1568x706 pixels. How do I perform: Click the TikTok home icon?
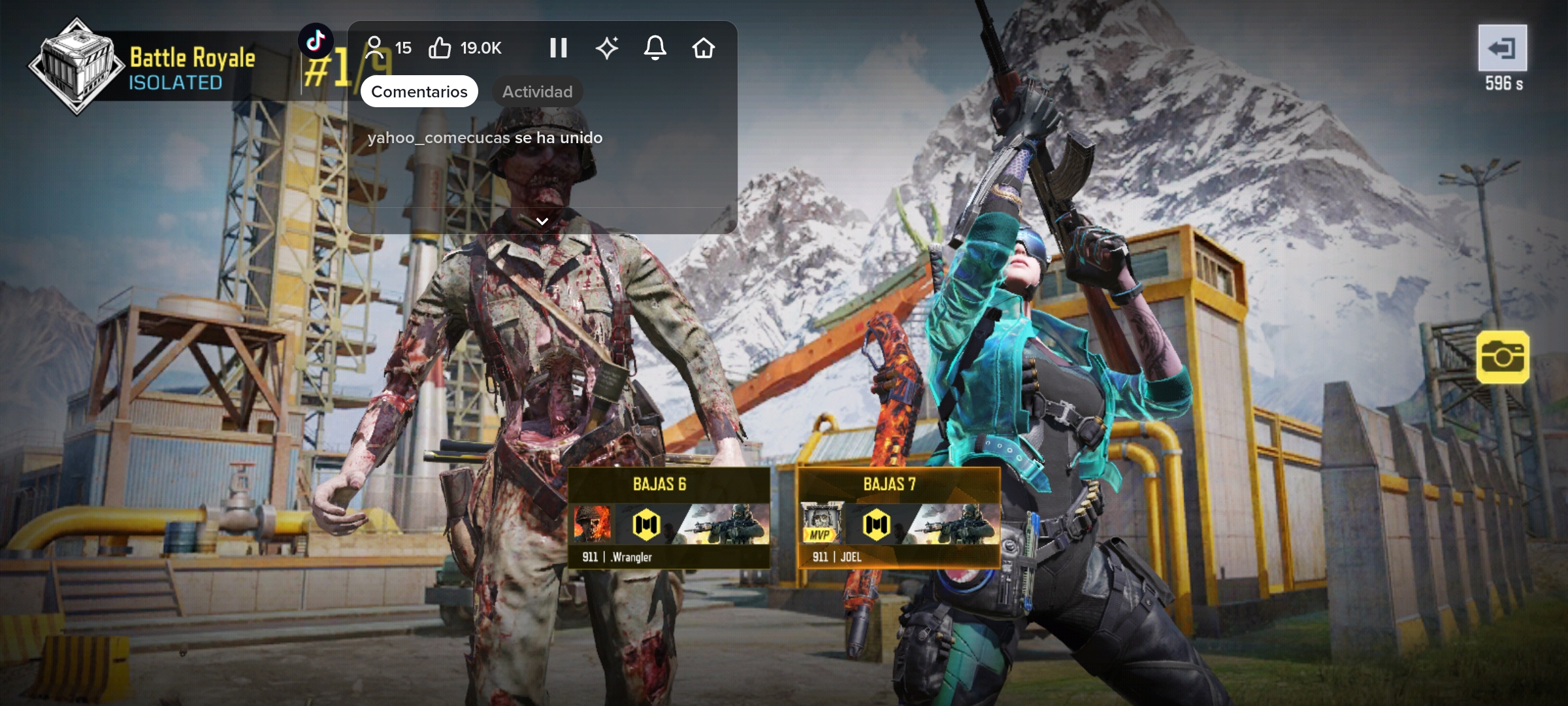coord(703,48)
